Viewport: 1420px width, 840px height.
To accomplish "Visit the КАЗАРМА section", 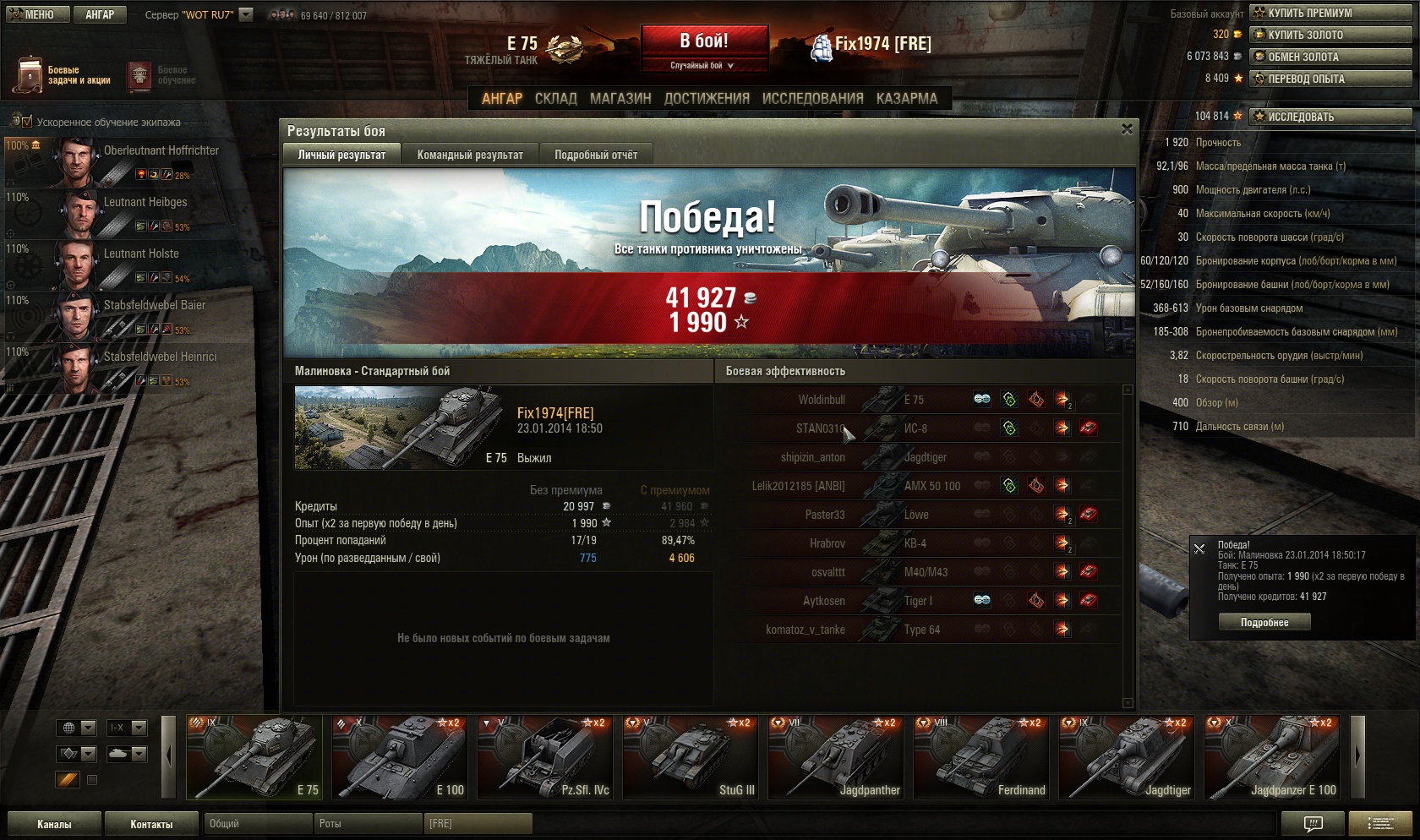I will pyautogui.click(x=906, y=99).
